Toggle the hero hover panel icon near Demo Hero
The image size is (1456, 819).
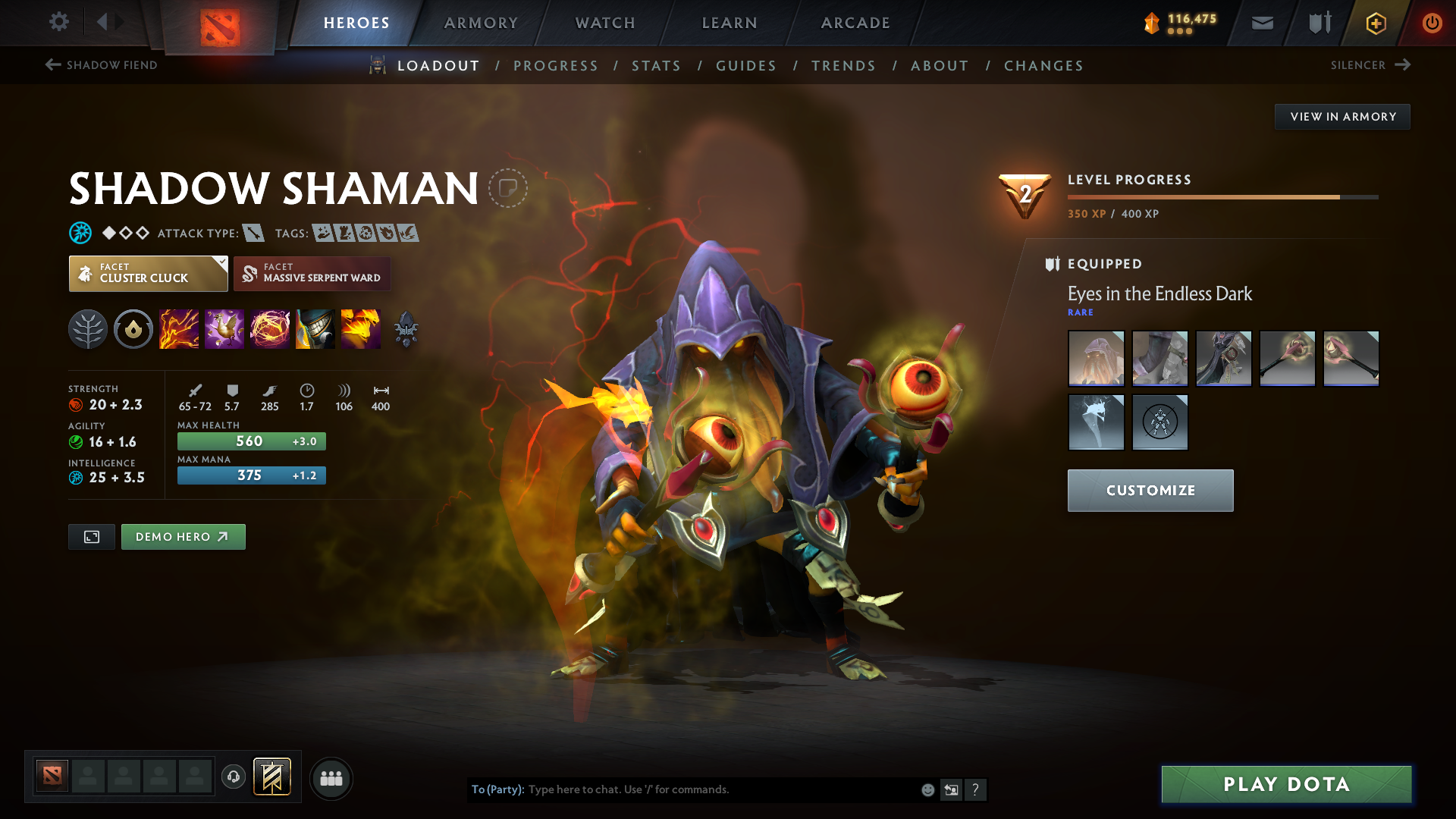[91, 536]
